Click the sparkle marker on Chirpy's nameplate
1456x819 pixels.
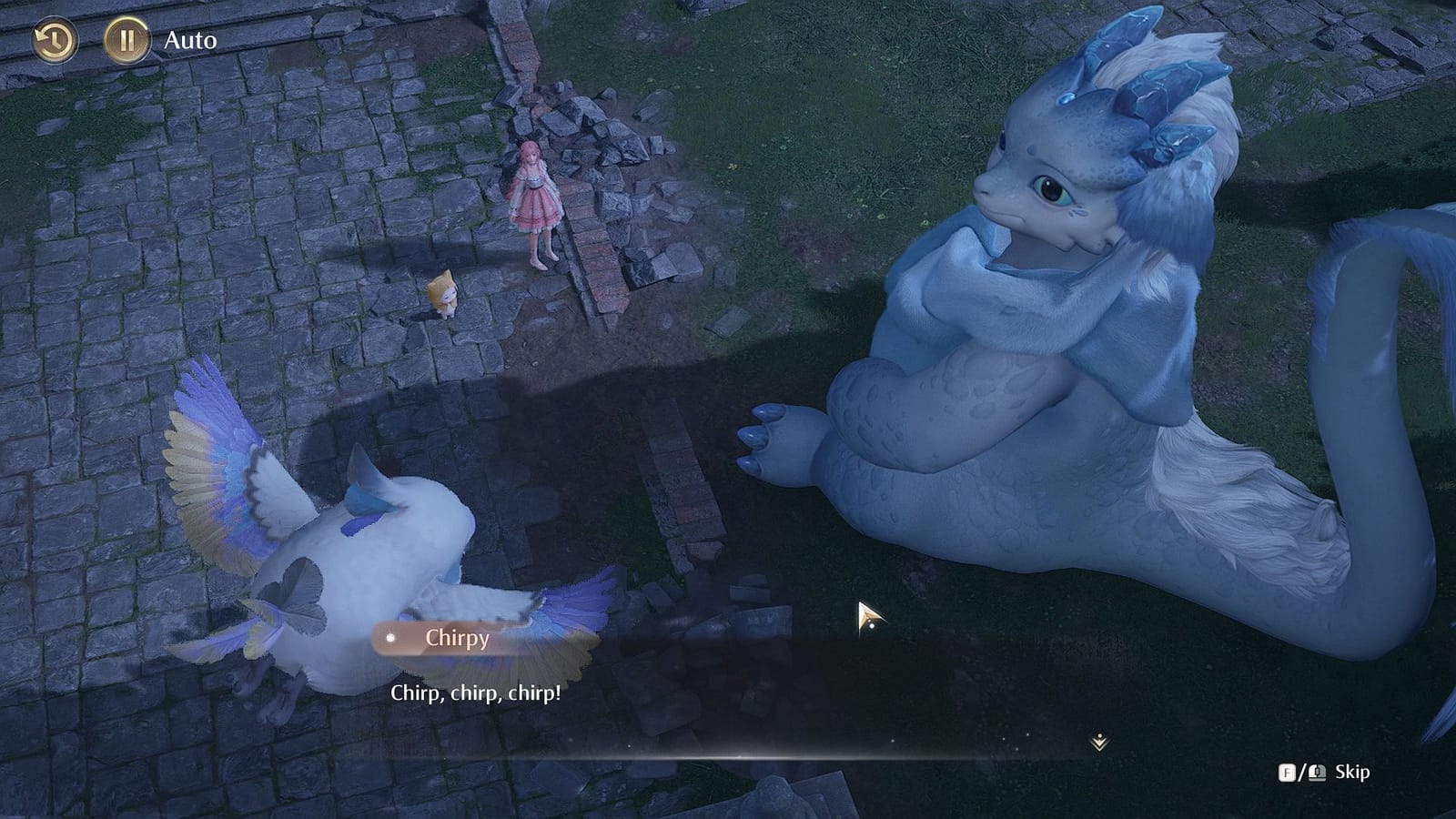click(x=389, y=640)
